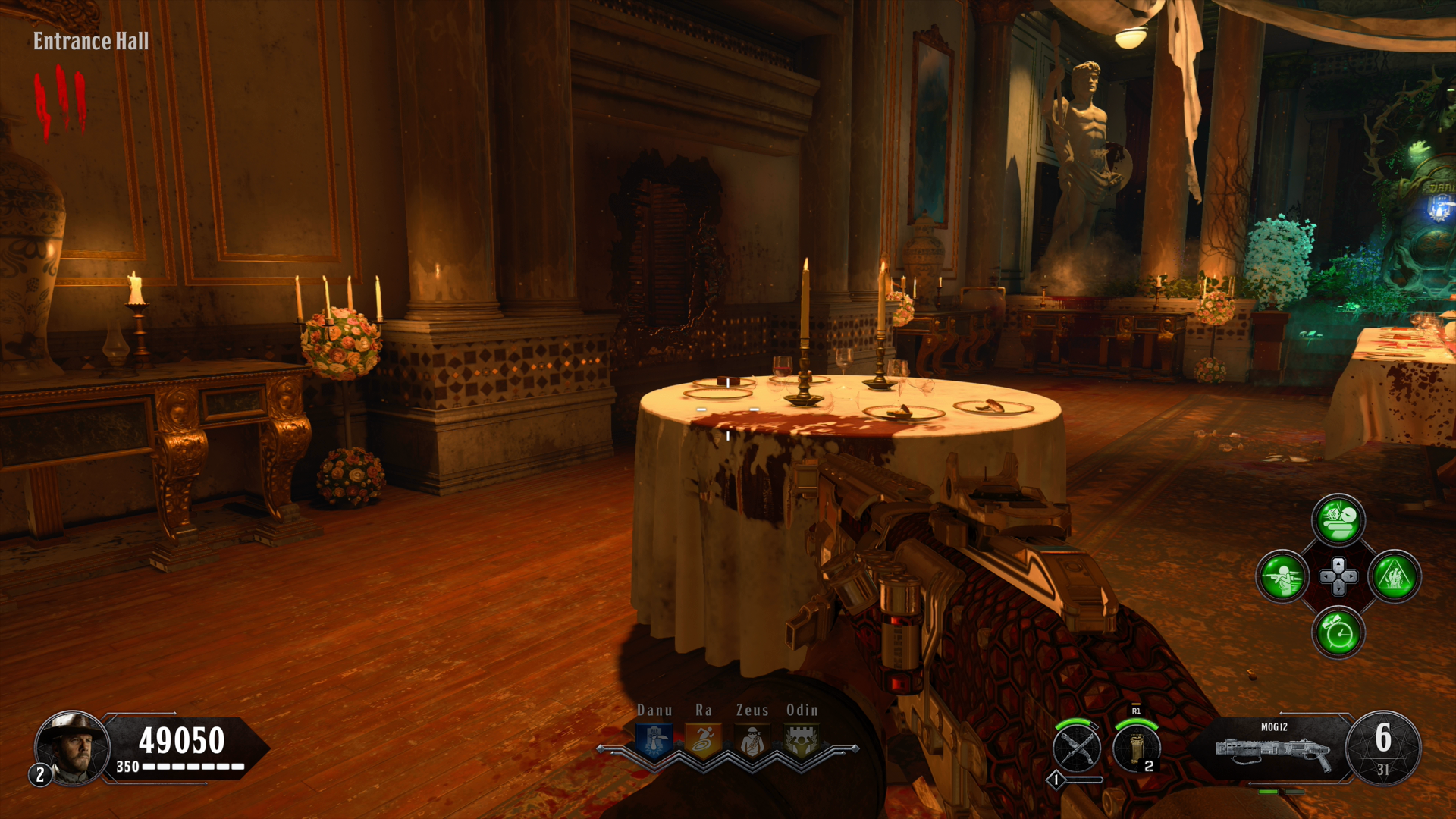Click the cowboy character portrait
The height and width of the screenshot is (819, 1456).
click(73, 747)
